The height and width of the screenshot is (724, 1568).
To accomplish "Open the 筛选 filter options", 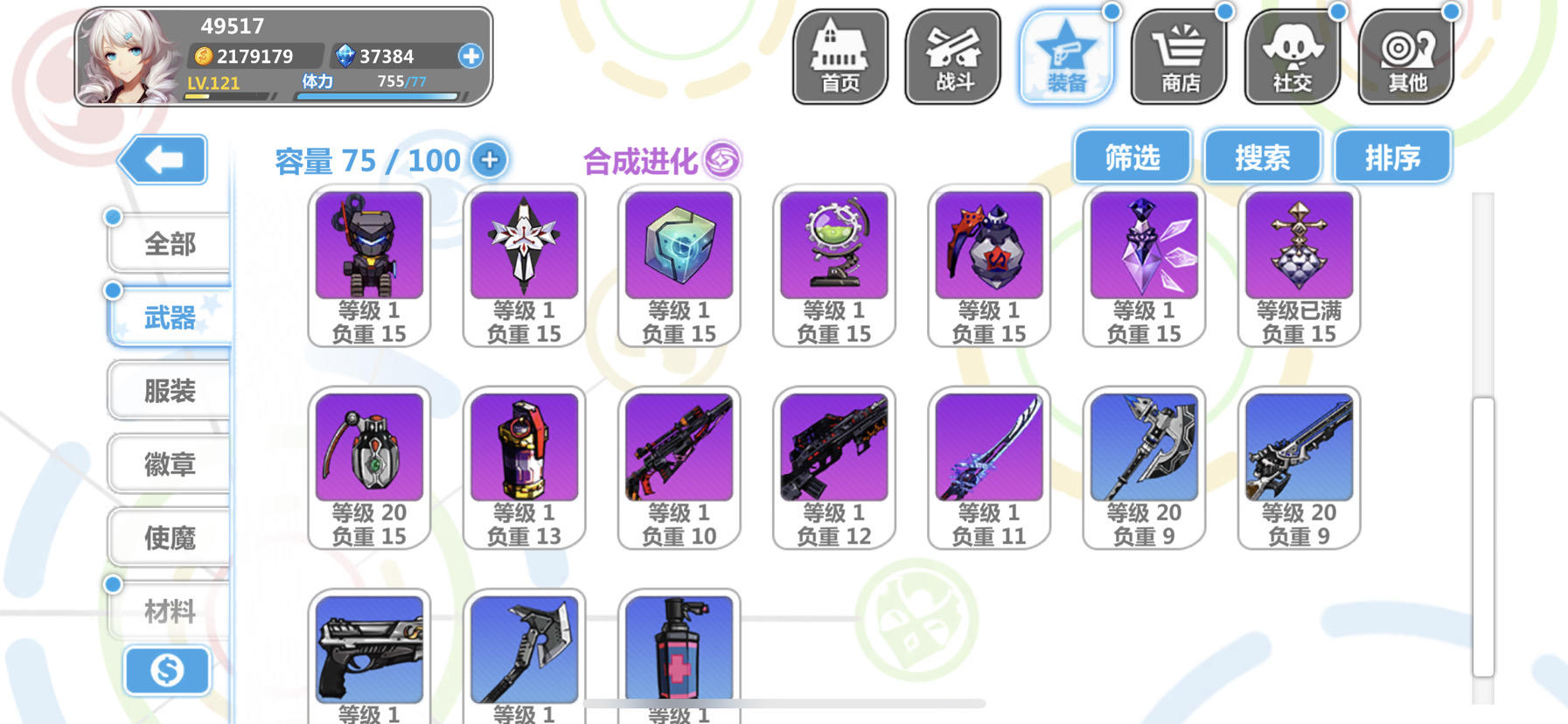I will (x=1133, y=156).
